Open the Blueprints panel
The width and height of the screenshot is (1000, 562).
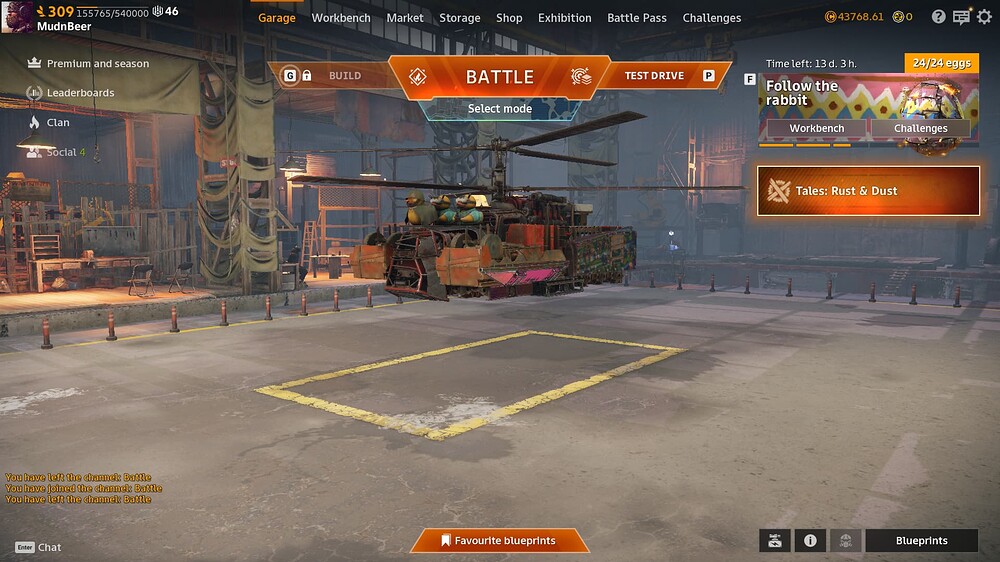click(x=921, y=541)
